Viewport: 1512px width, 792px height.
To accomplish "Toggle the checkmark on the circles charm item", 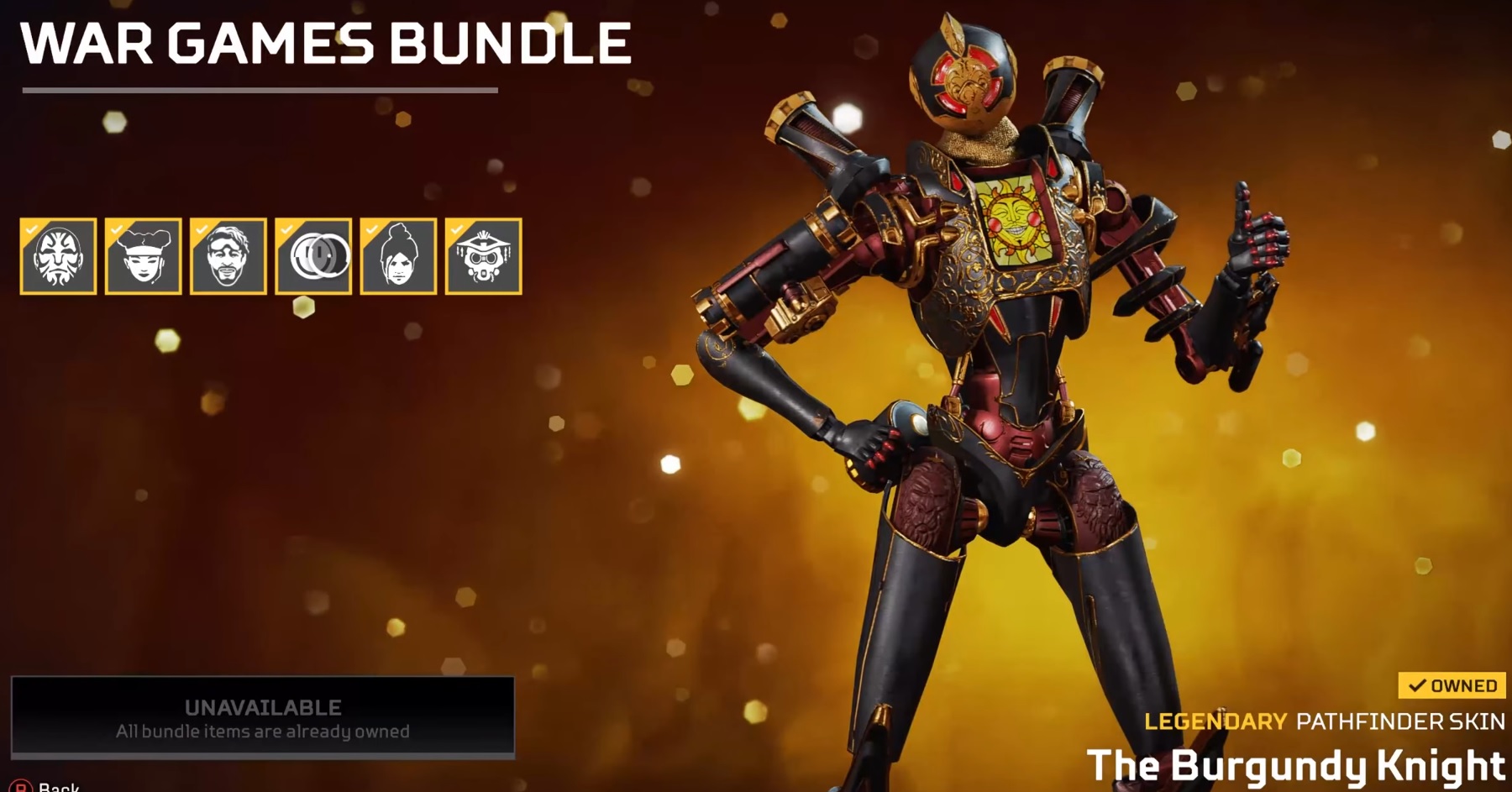I will [x=287, y=228].
